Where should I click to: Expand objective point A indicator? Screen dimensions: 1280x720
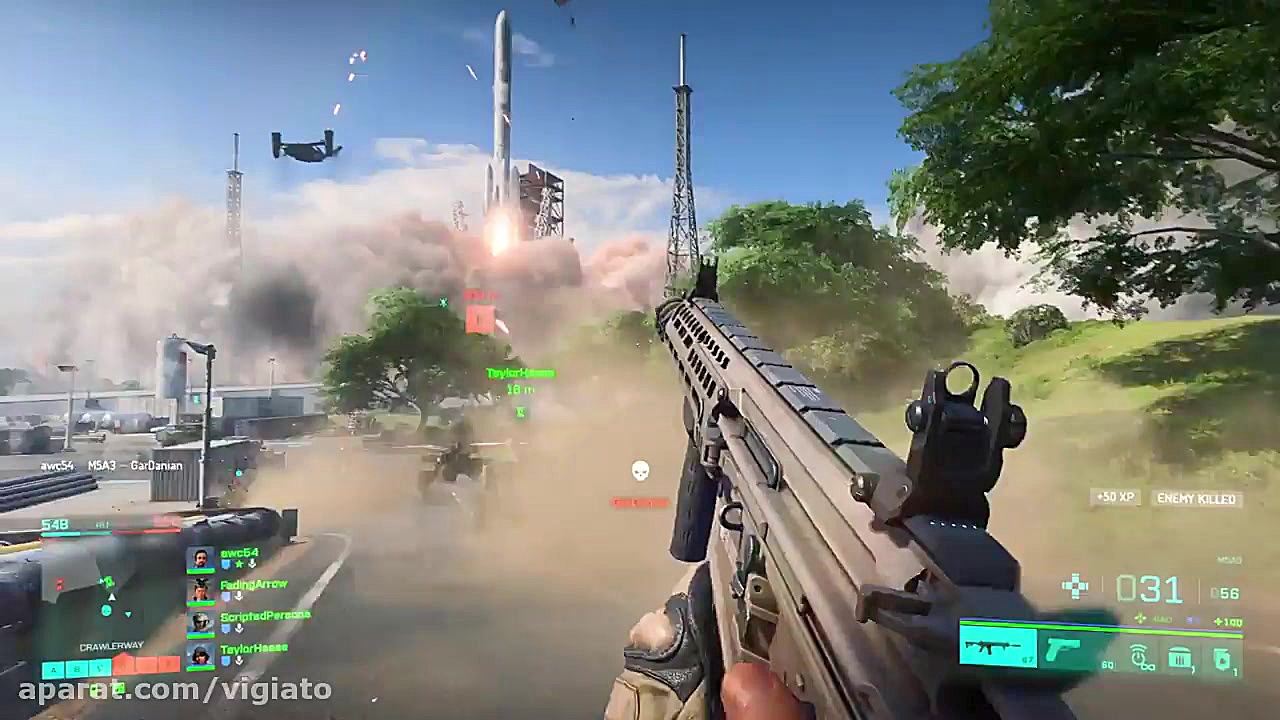(x=52, y=669)
